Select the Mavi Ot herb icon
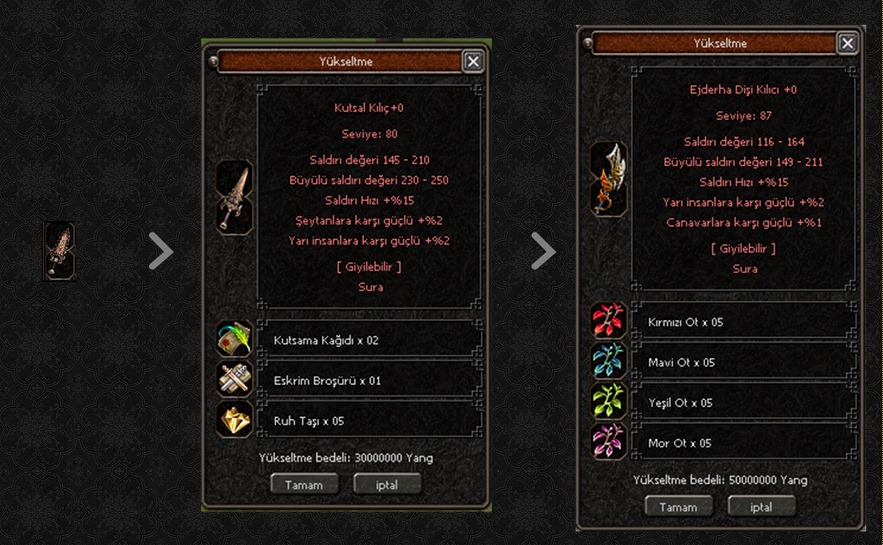 pos(608,361)
